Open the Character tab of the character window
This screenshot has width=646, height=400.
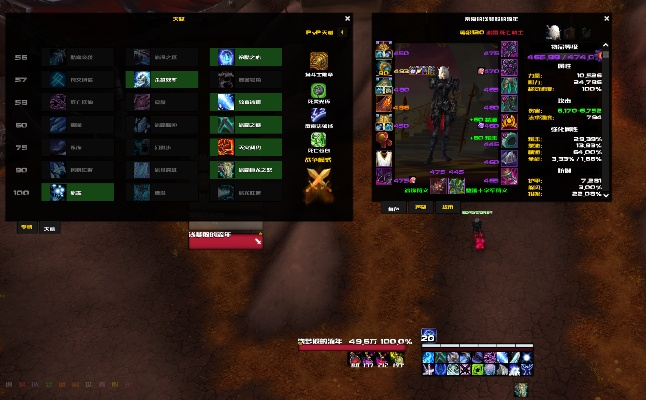[393, 209]
